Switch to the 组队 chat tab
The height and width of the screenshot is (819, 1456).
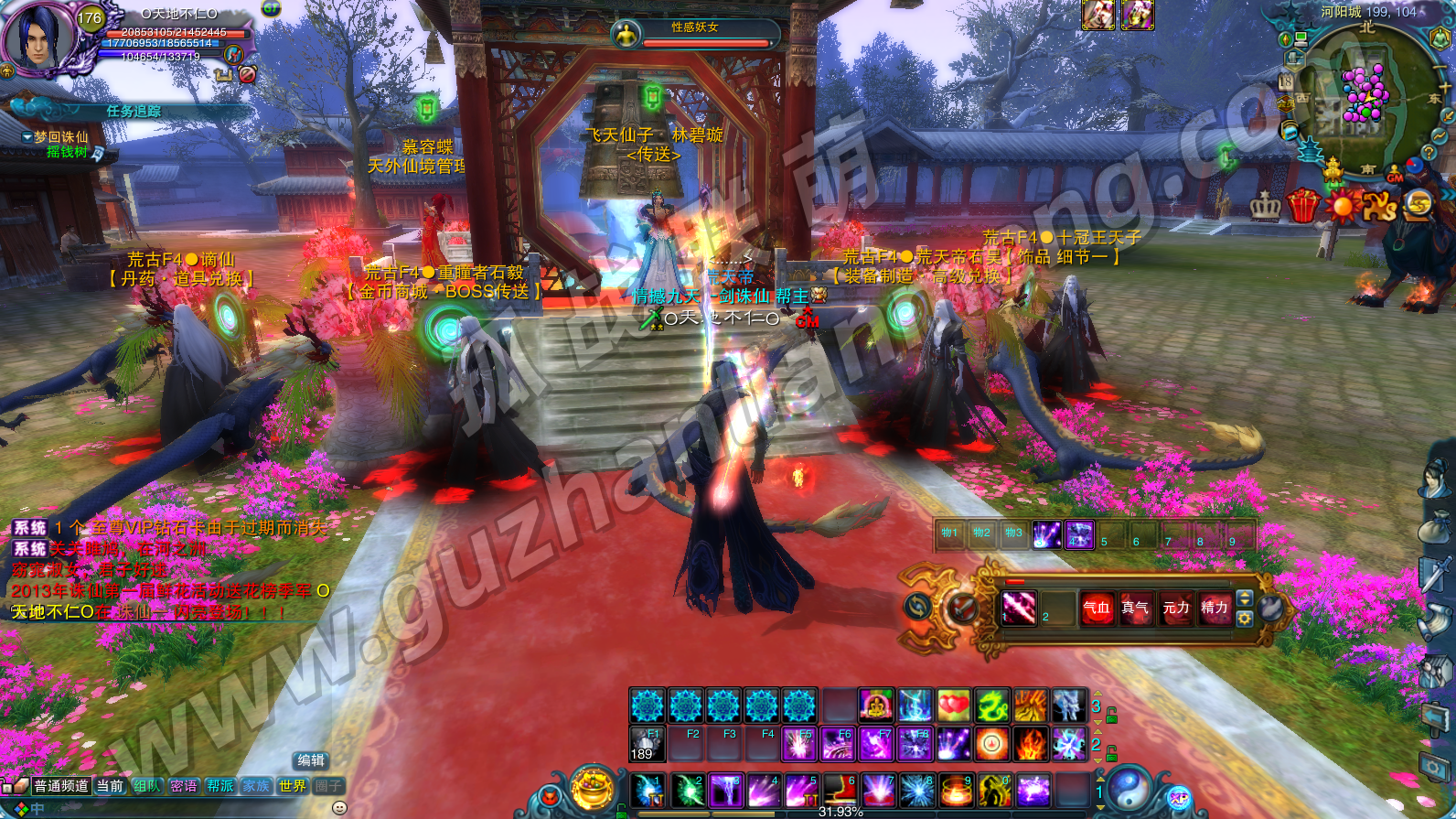tap(146, 786)
